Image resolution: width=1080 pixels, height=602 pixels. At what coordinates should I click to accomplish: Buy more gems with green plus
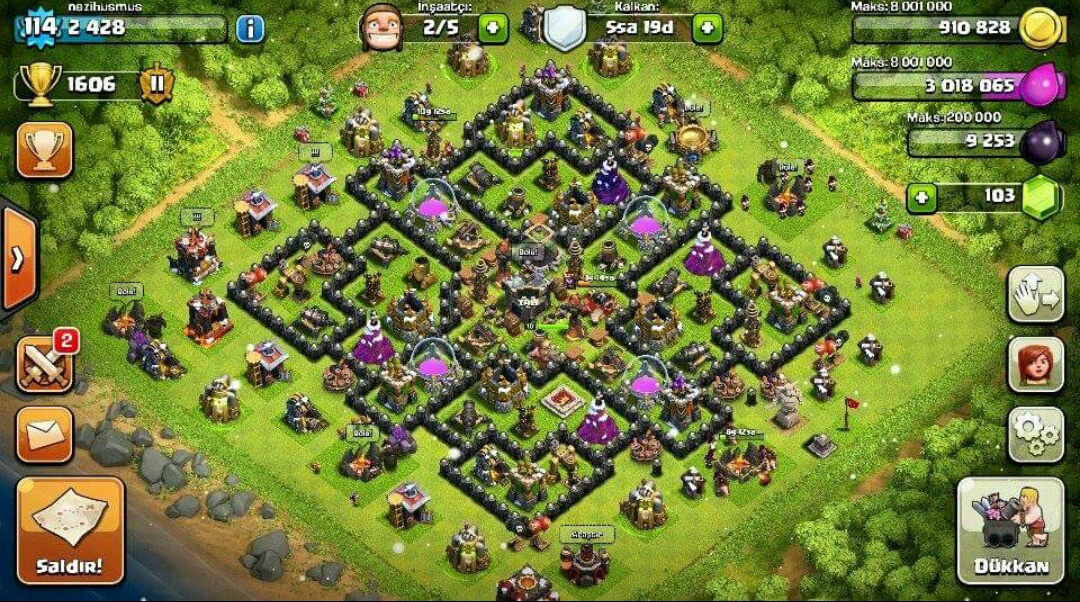(921, 197)
